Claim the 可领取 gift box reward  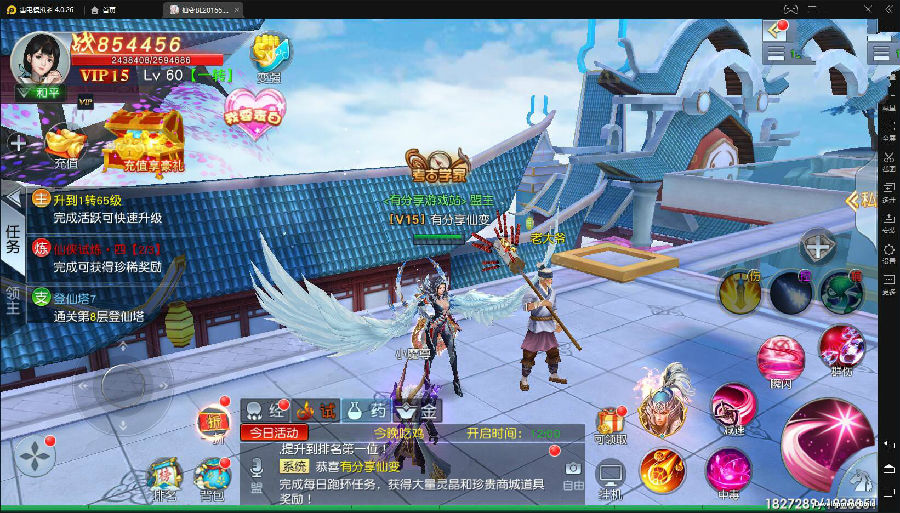click(609, 427)
